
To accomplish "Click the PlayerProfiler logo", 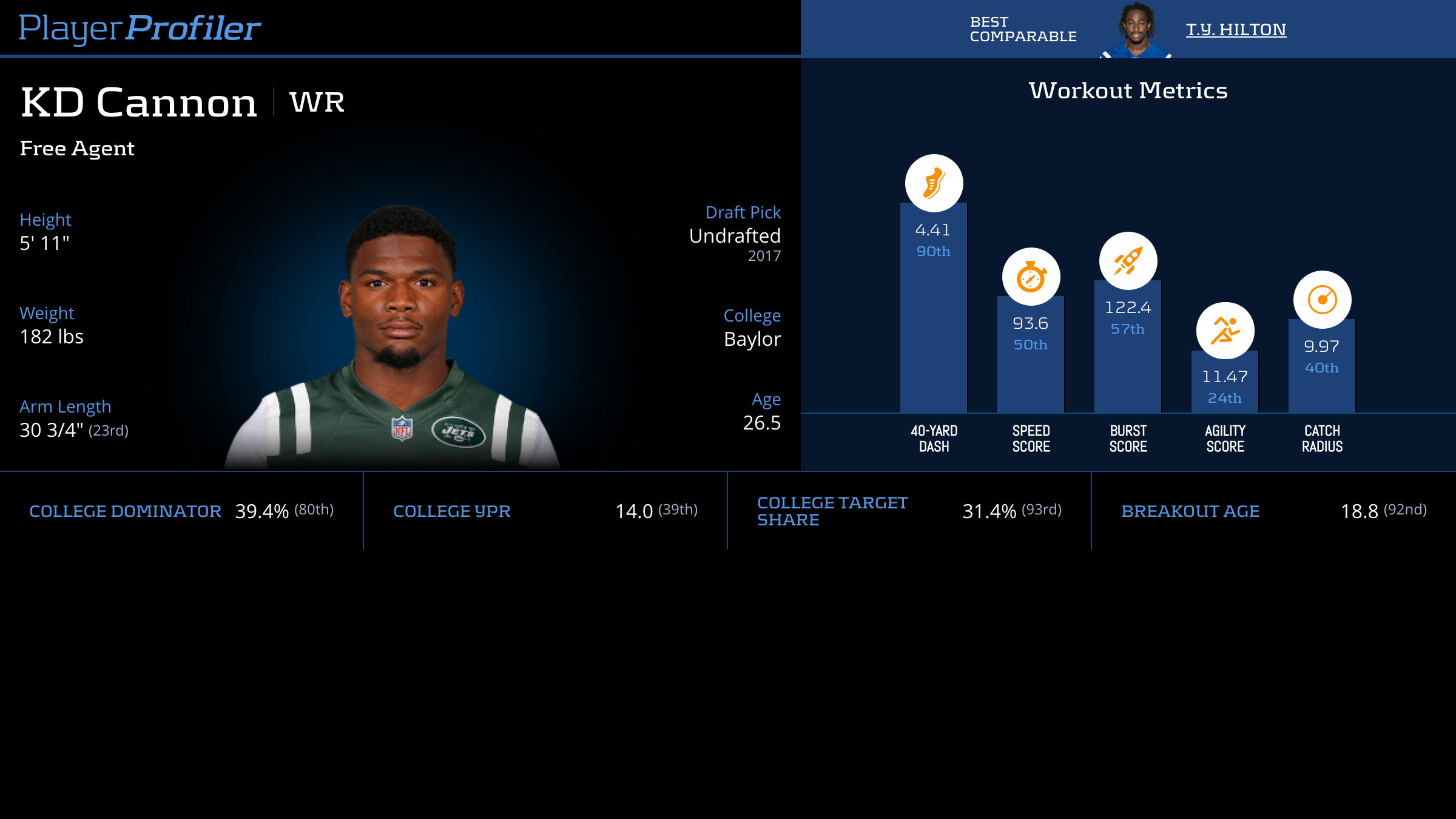I will [x=140, y=29].
